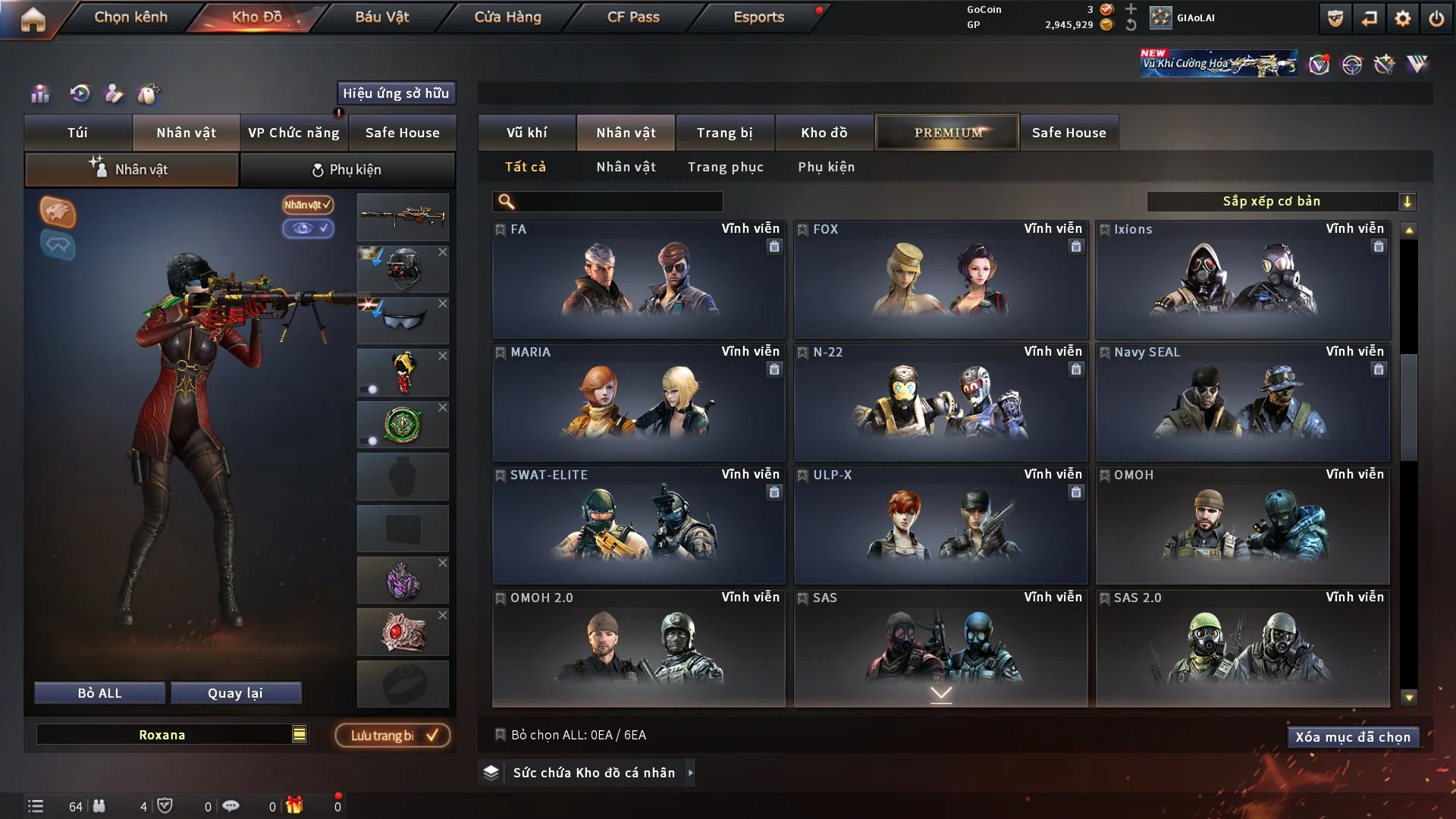Click the Quay lại button
Viewport: 1456px width, 819px height.
coord(235,693)
